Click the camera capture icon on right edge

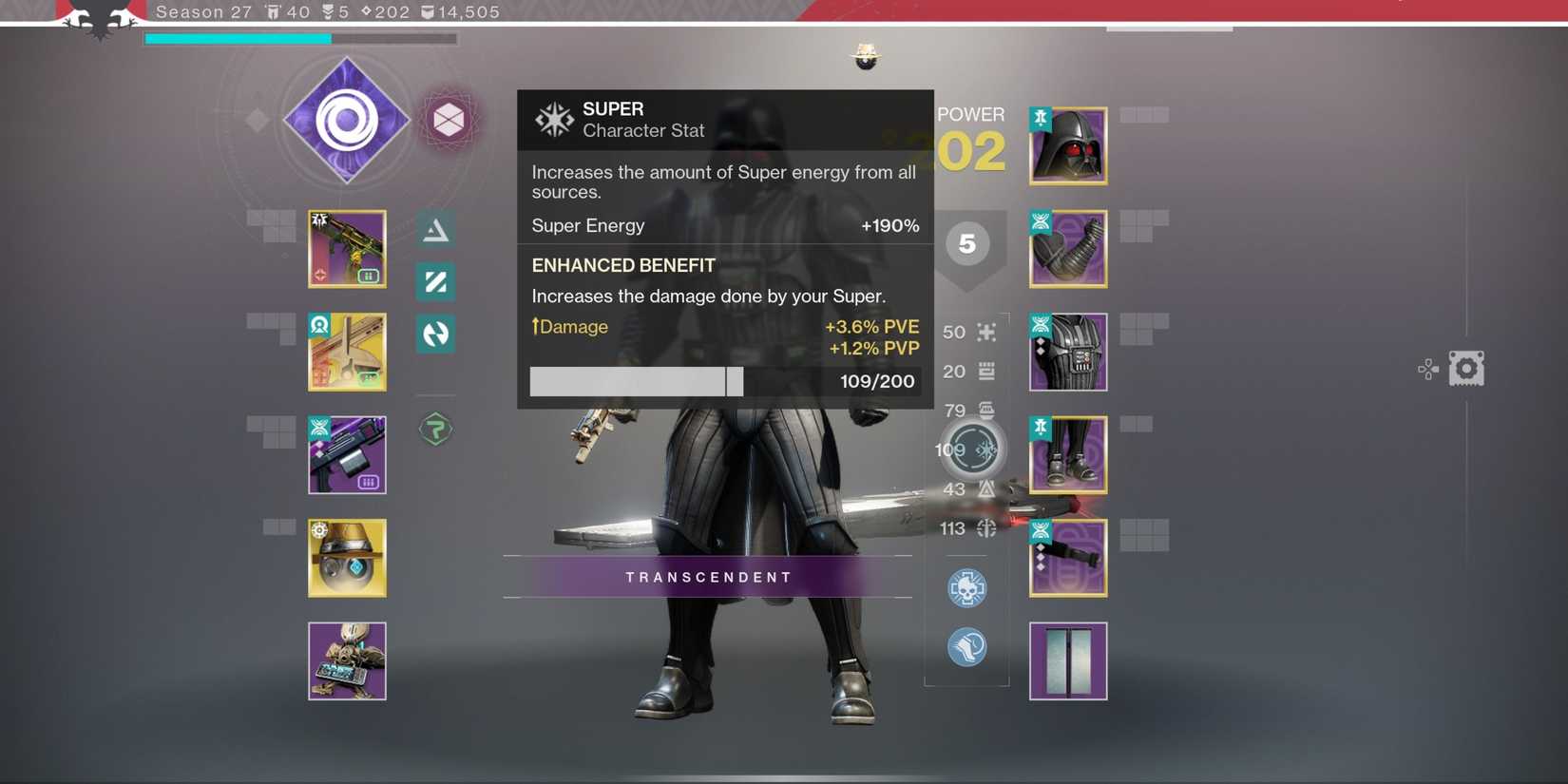coord(1467,368)
